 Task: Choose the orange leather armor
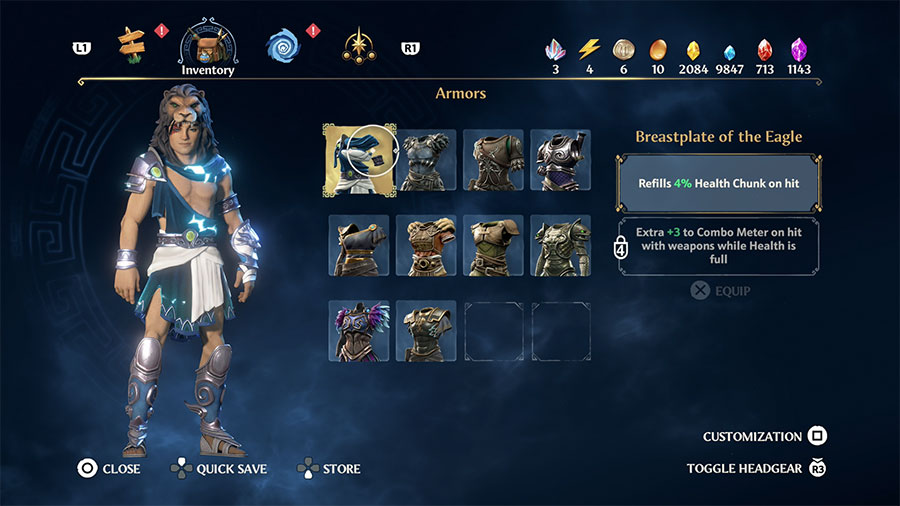(x=426, y=245)
